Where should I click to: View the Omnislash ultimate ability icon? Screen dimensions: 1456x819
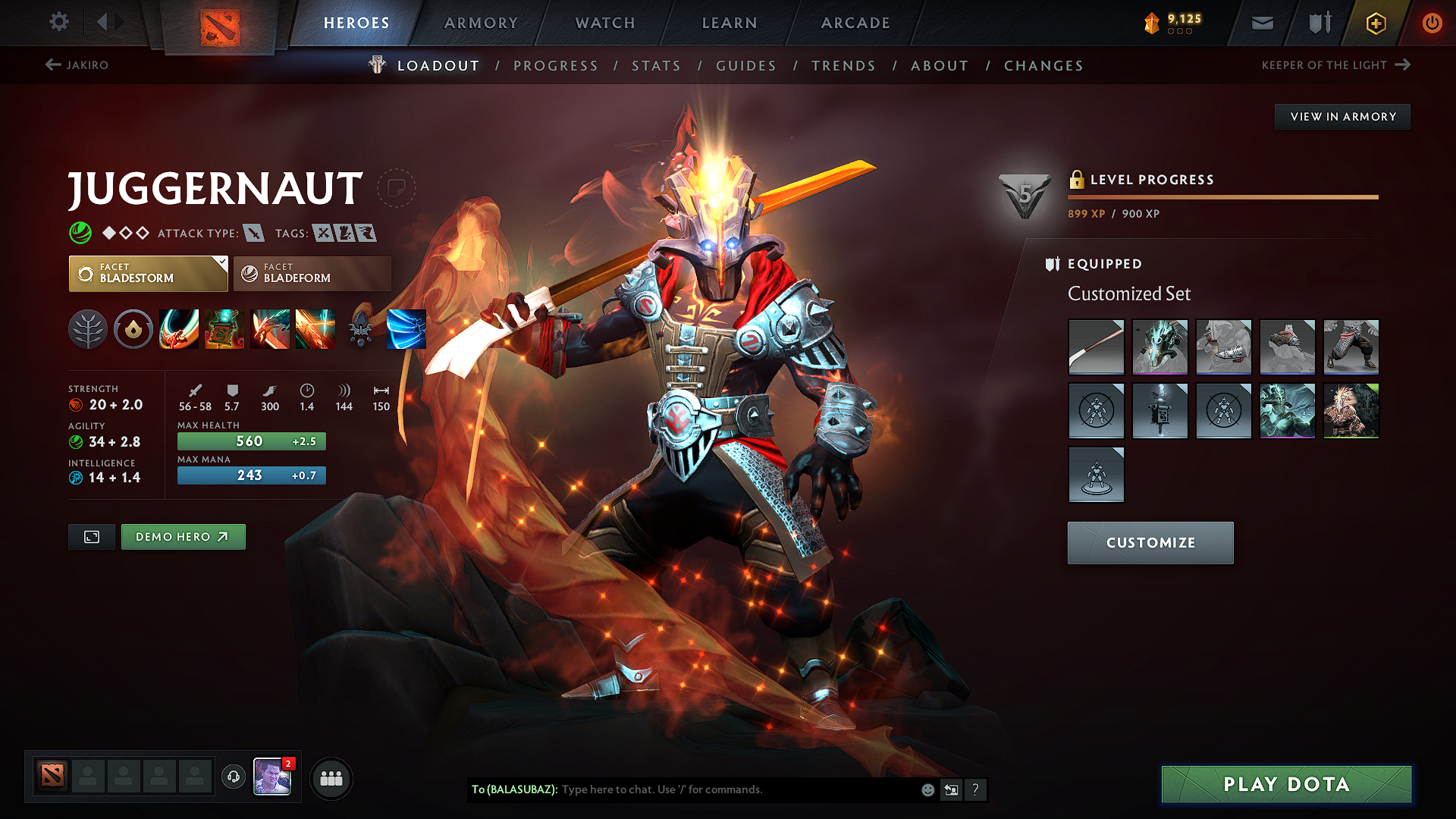click(315, 329)
